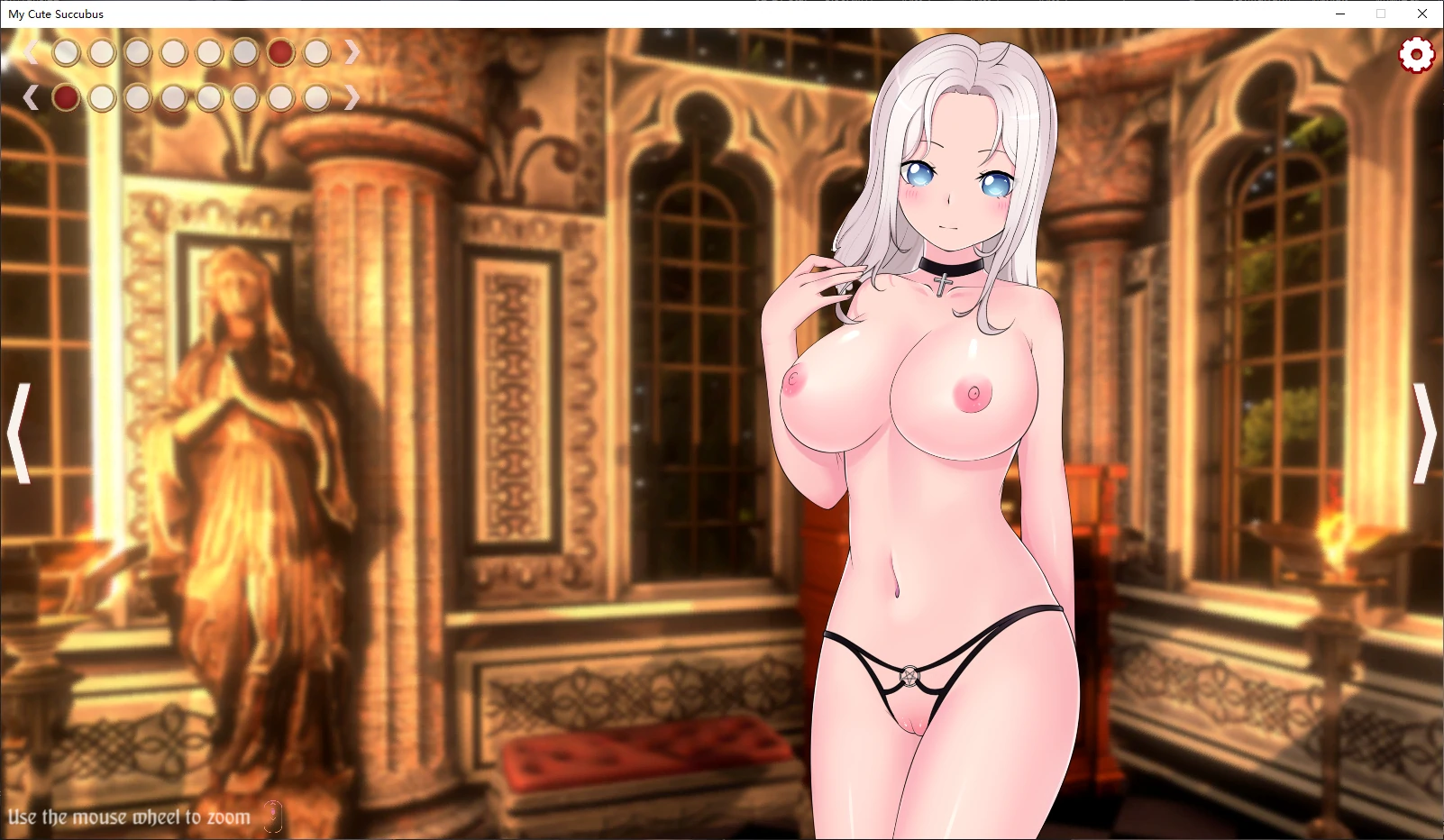Select the first dot in the top gallery row
The height and width of the screenshot is (840, 1444).
(65, 52)
